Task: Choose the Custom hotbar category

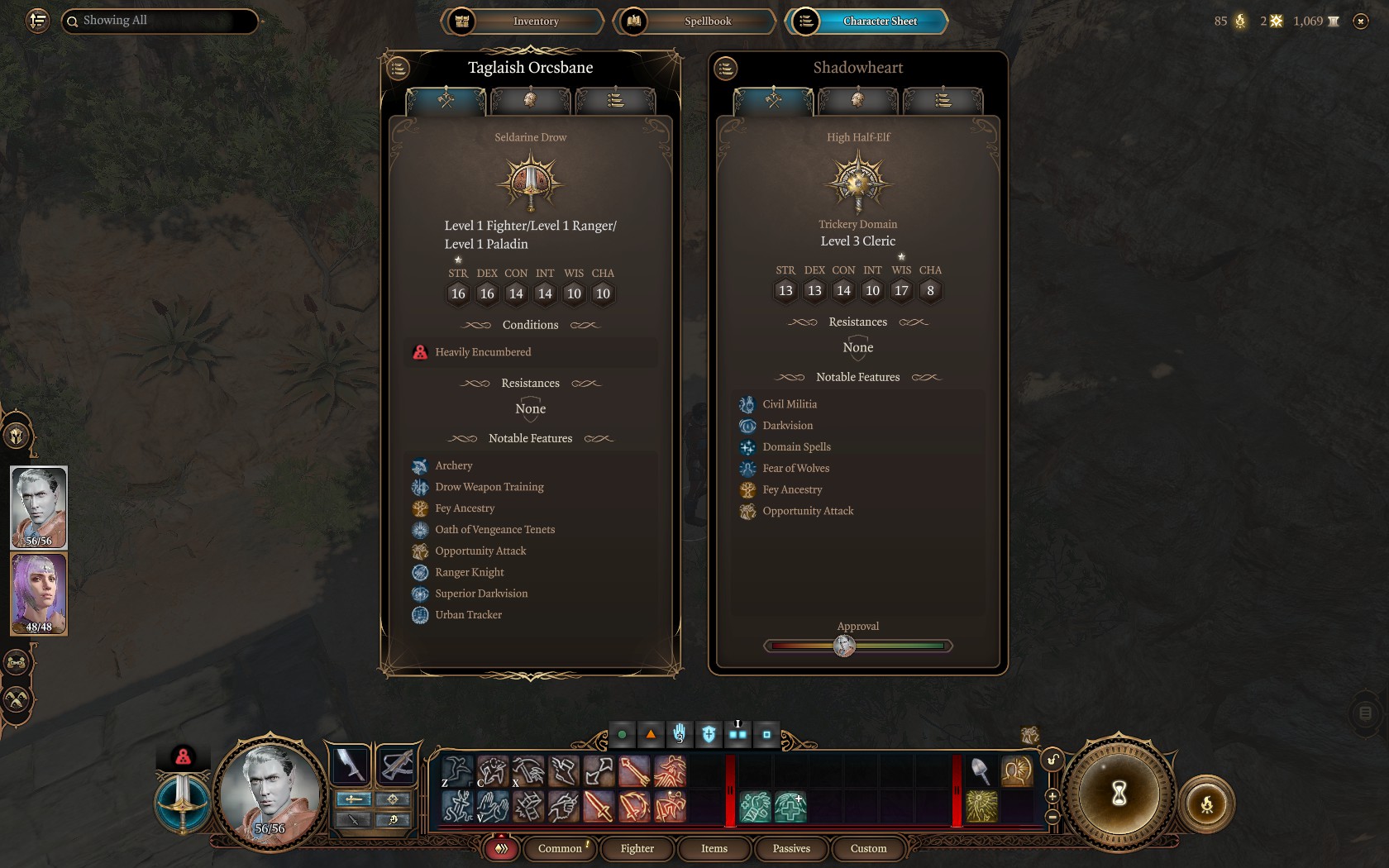Action: point(868,848)
